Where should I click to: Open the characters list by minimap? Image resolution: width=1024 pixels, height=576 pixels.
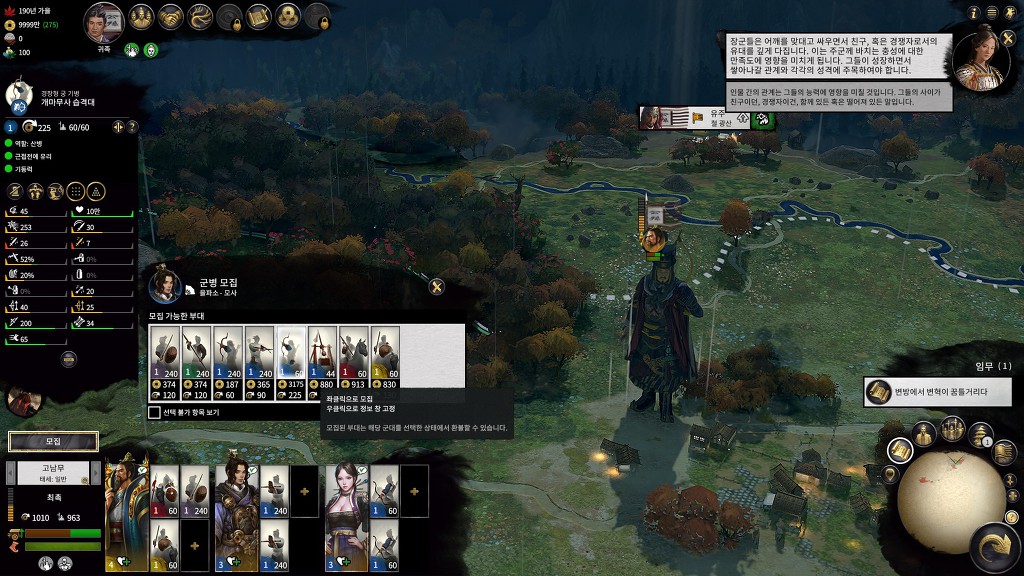[x=924, y=433]
